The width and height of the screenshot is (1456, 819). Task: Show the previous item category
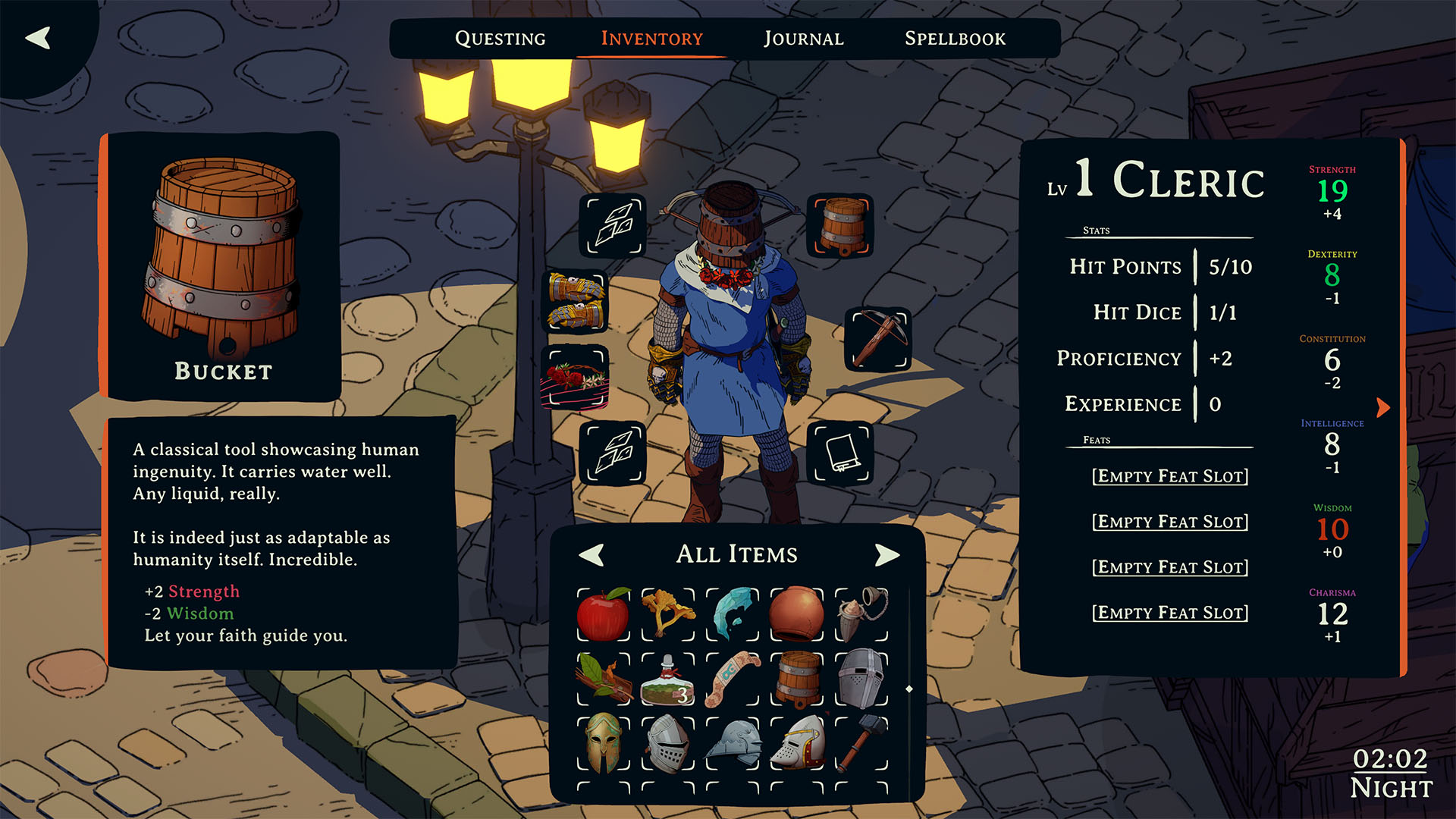click(591, 554)
